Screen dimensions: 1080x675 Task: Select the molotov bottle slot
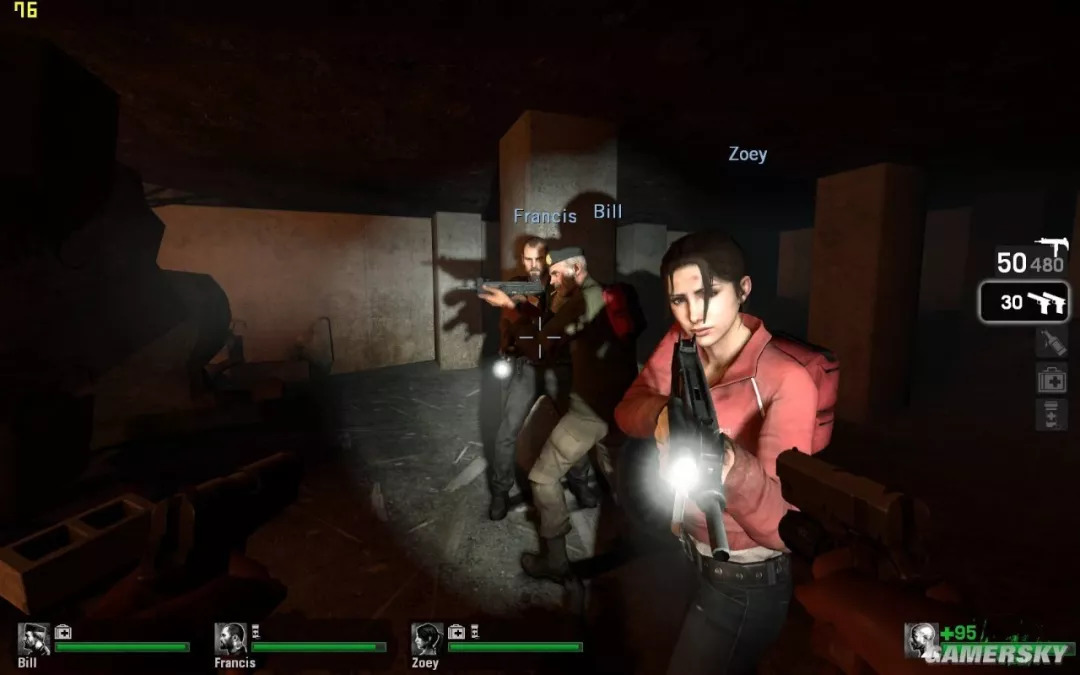click(1051, 342)
